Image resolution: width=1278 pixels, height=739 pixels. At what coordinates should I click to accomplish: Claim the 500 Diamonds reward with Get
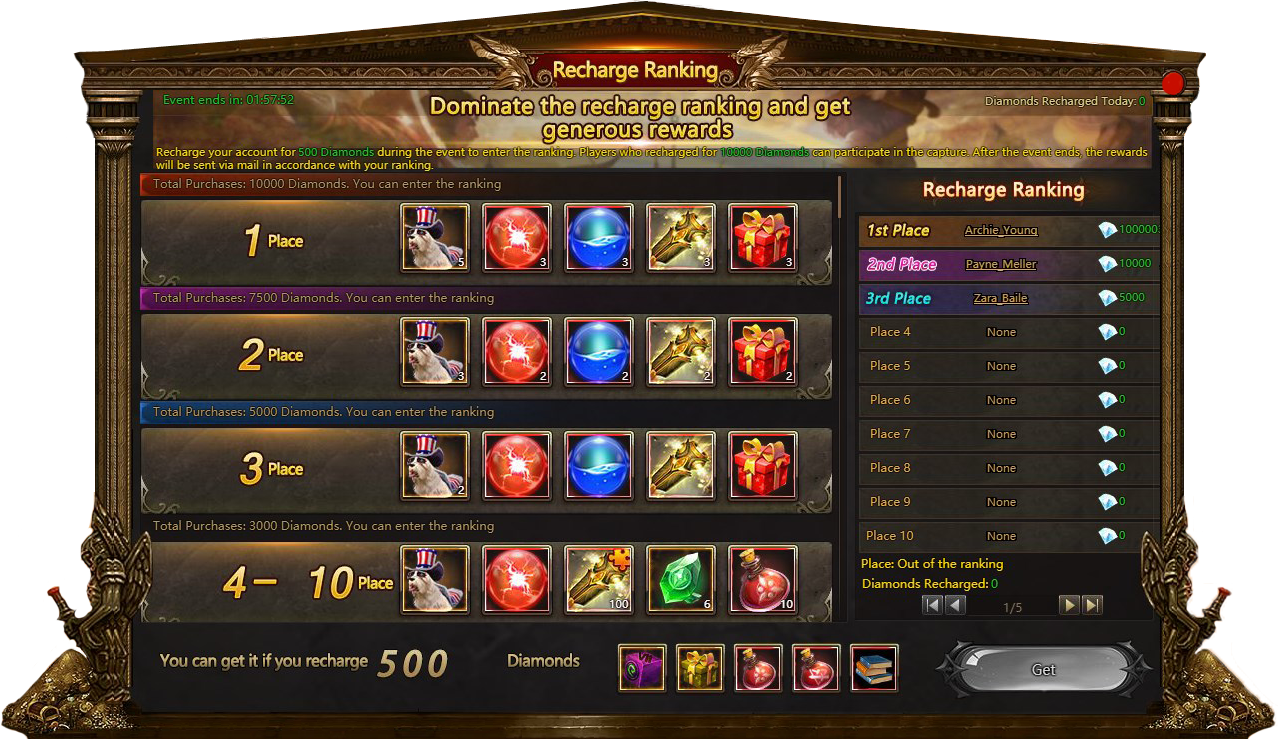[1043, 670]
